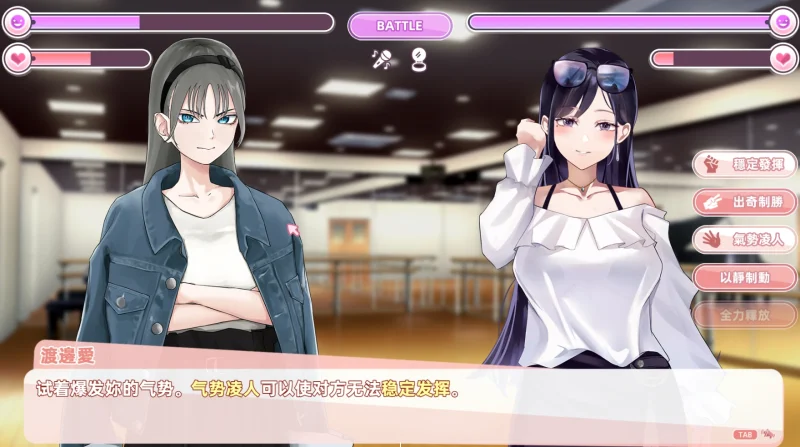Choose the 以靜制動 action button
The image size is (800, 447).
point(745,277)
